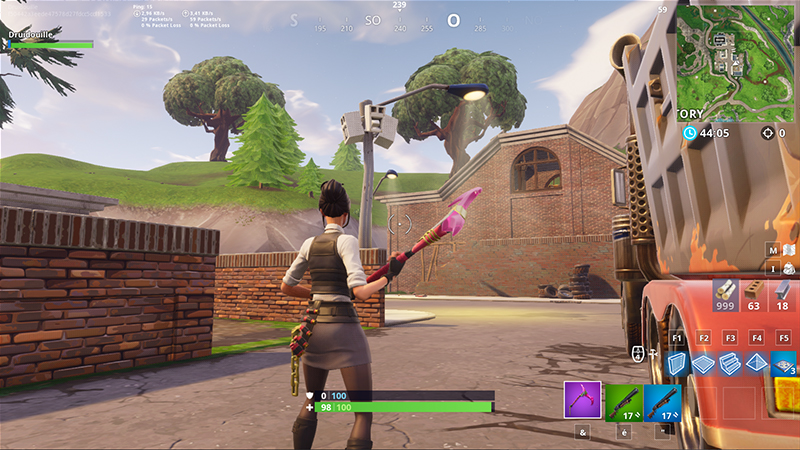
Task: Choose the wall building piece
Action: pyautogui.click(x=677, y=363)
